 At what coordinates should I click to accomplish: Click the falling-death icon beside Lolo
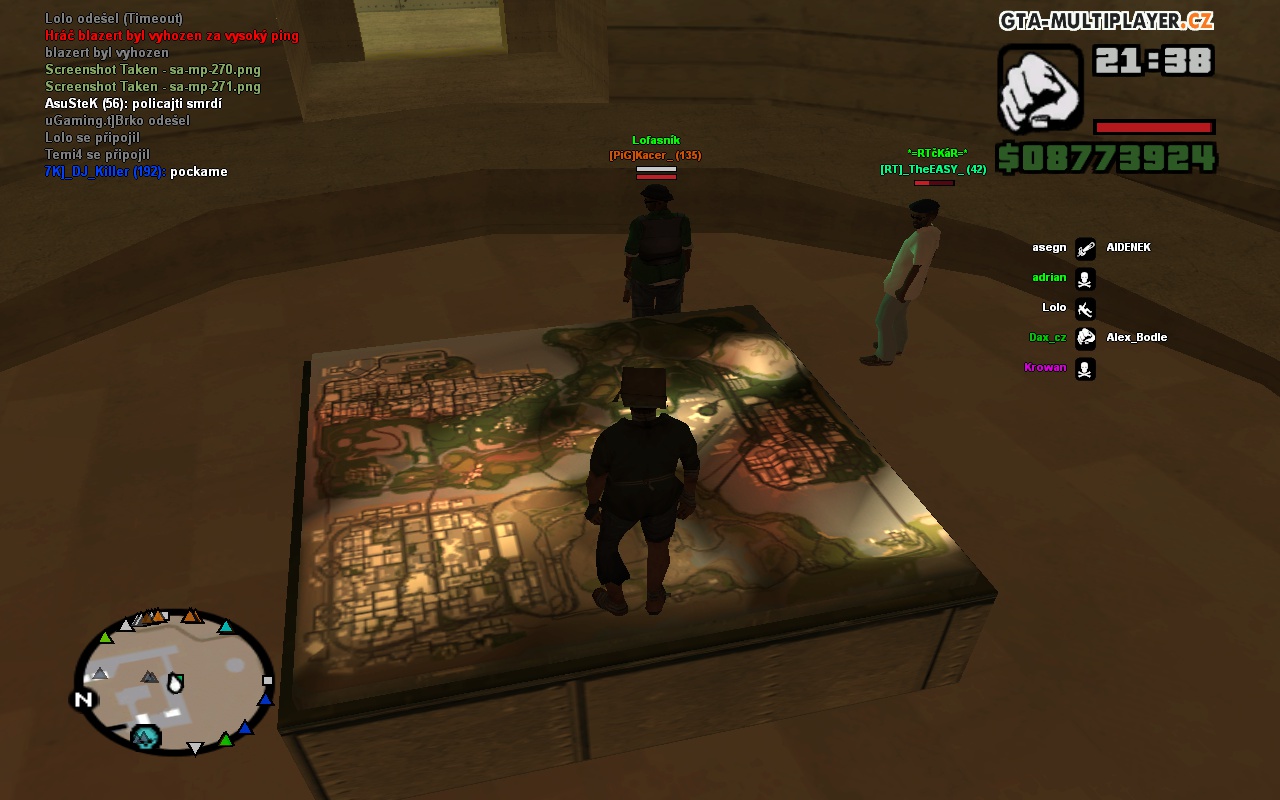pos(1085,308)
